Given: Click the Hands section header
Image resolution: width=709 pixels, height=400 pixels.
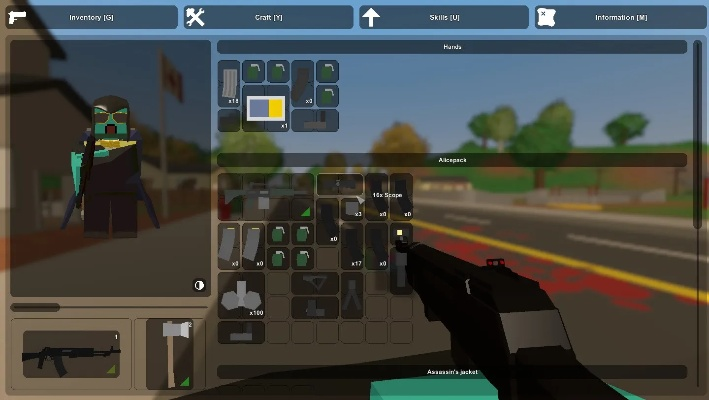Looking at the screenshot, I should [x=452, y=47].
